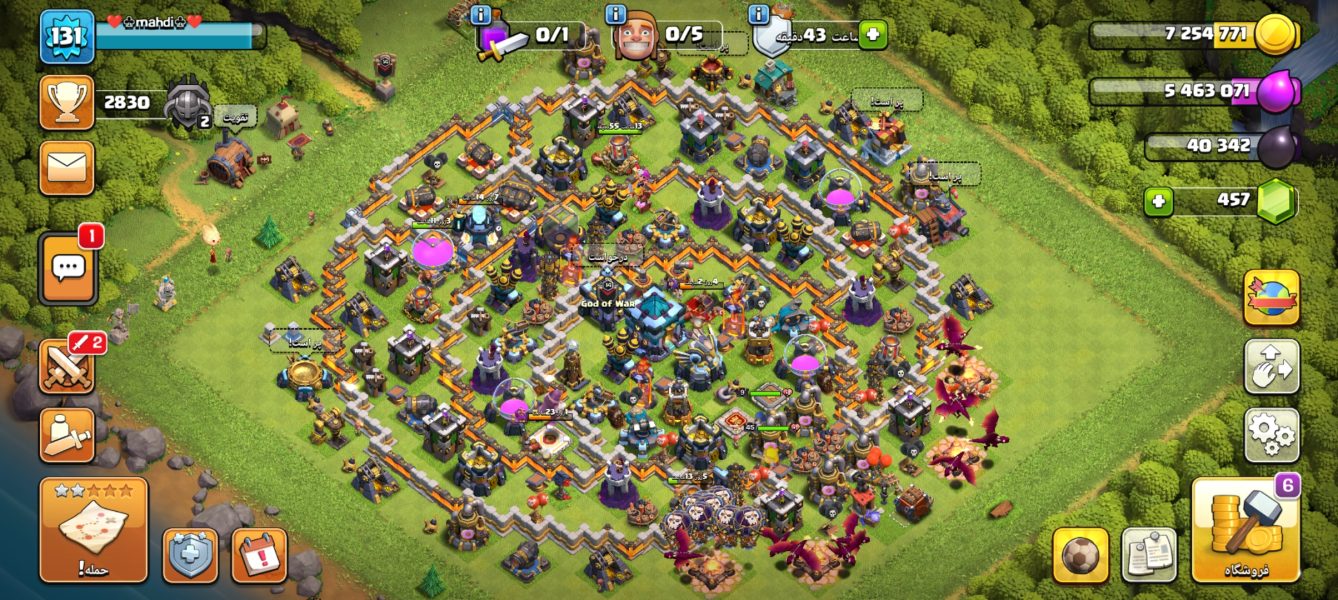Image resolution: width=1338 pixels, height=600 pixels.
Task: Open the player profile via level 131 badge
Action: click(x=67, y=36)
